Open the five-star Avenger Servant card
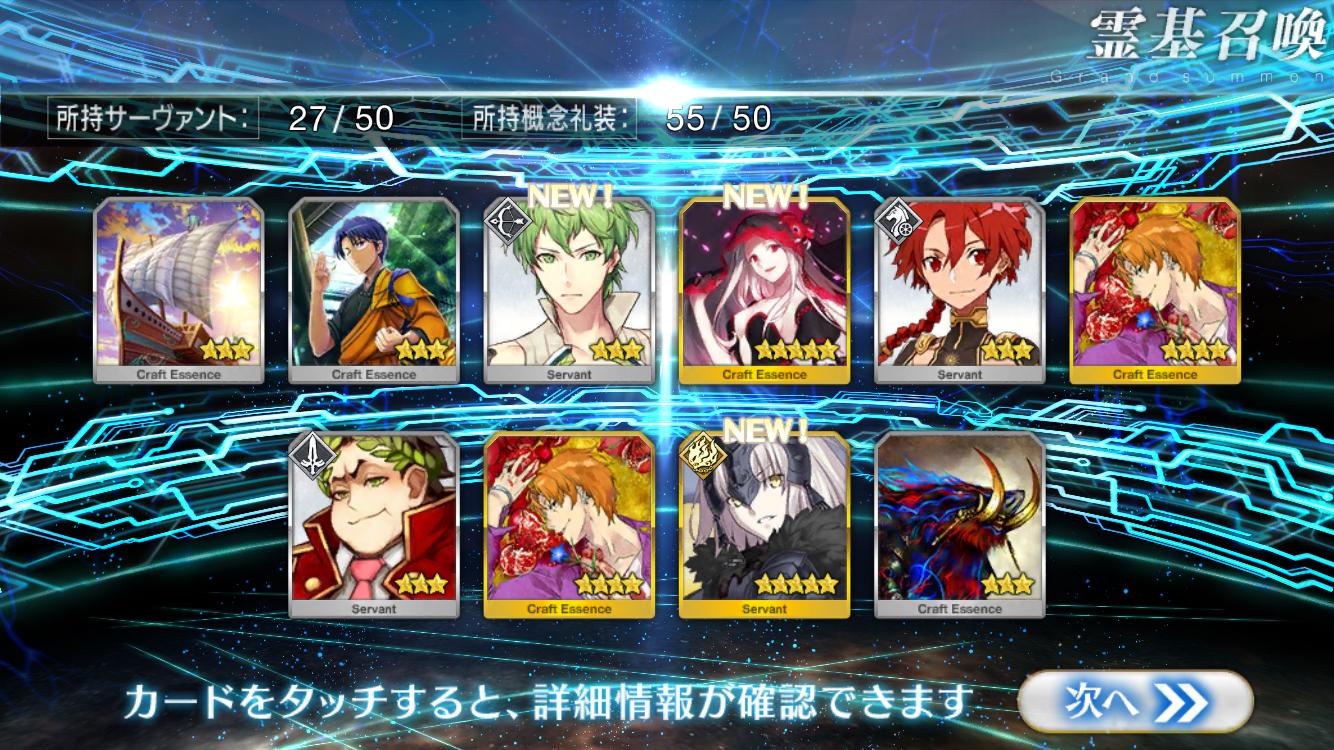The image size is (1334, 750). 764,525
